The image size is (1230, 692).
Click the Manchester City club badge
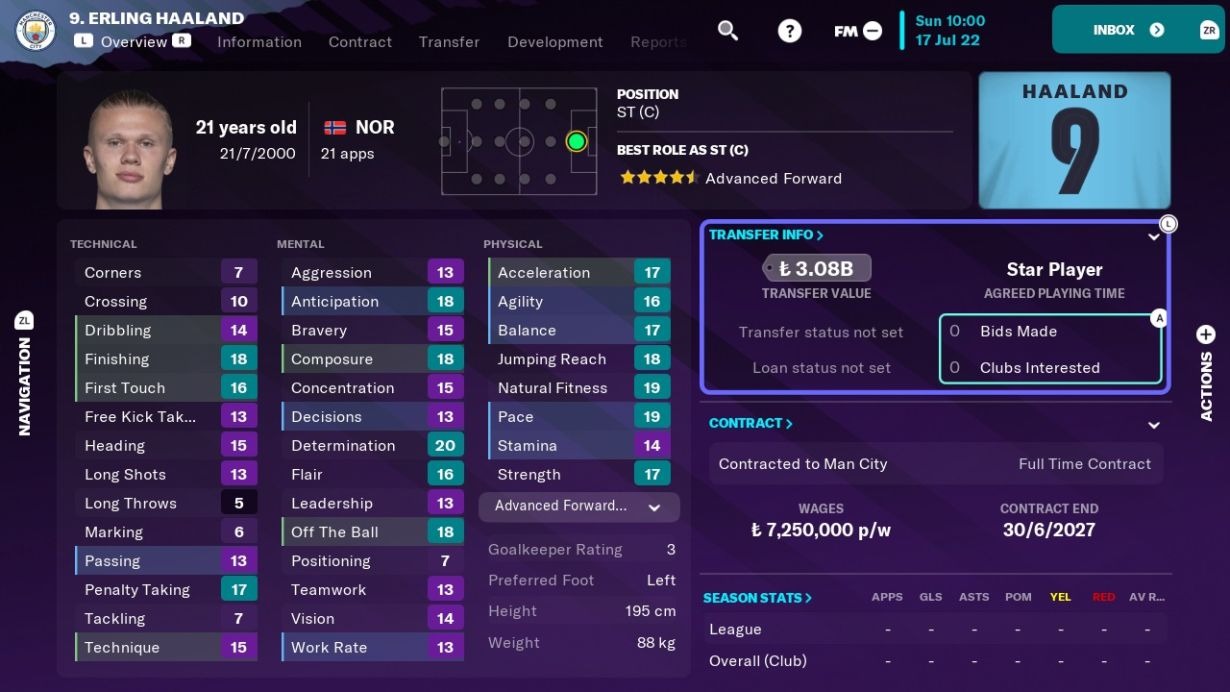pyautogui.click(x=36, y=31)
